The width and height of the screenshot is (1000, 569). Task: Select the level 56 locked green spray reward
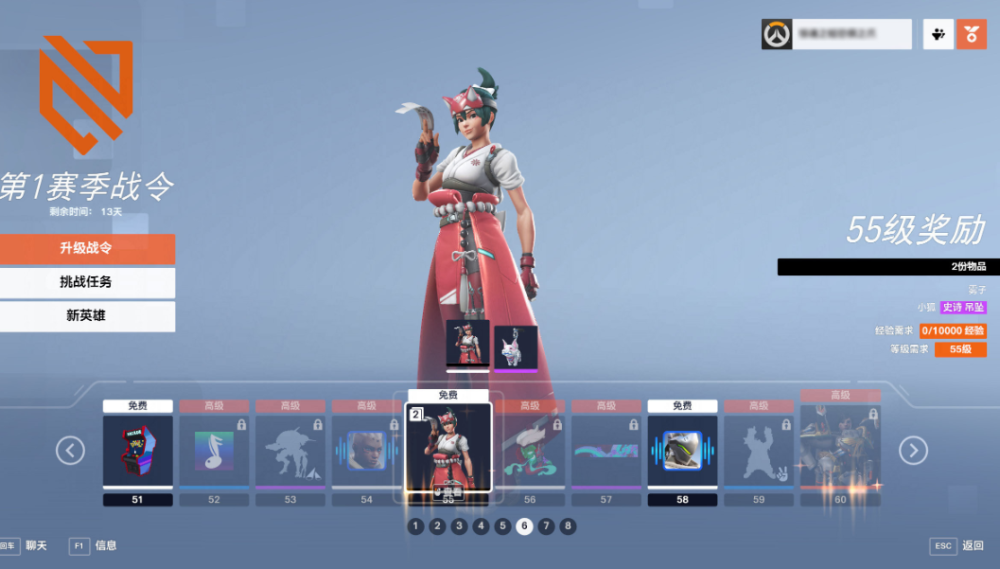tap(530, 451)
